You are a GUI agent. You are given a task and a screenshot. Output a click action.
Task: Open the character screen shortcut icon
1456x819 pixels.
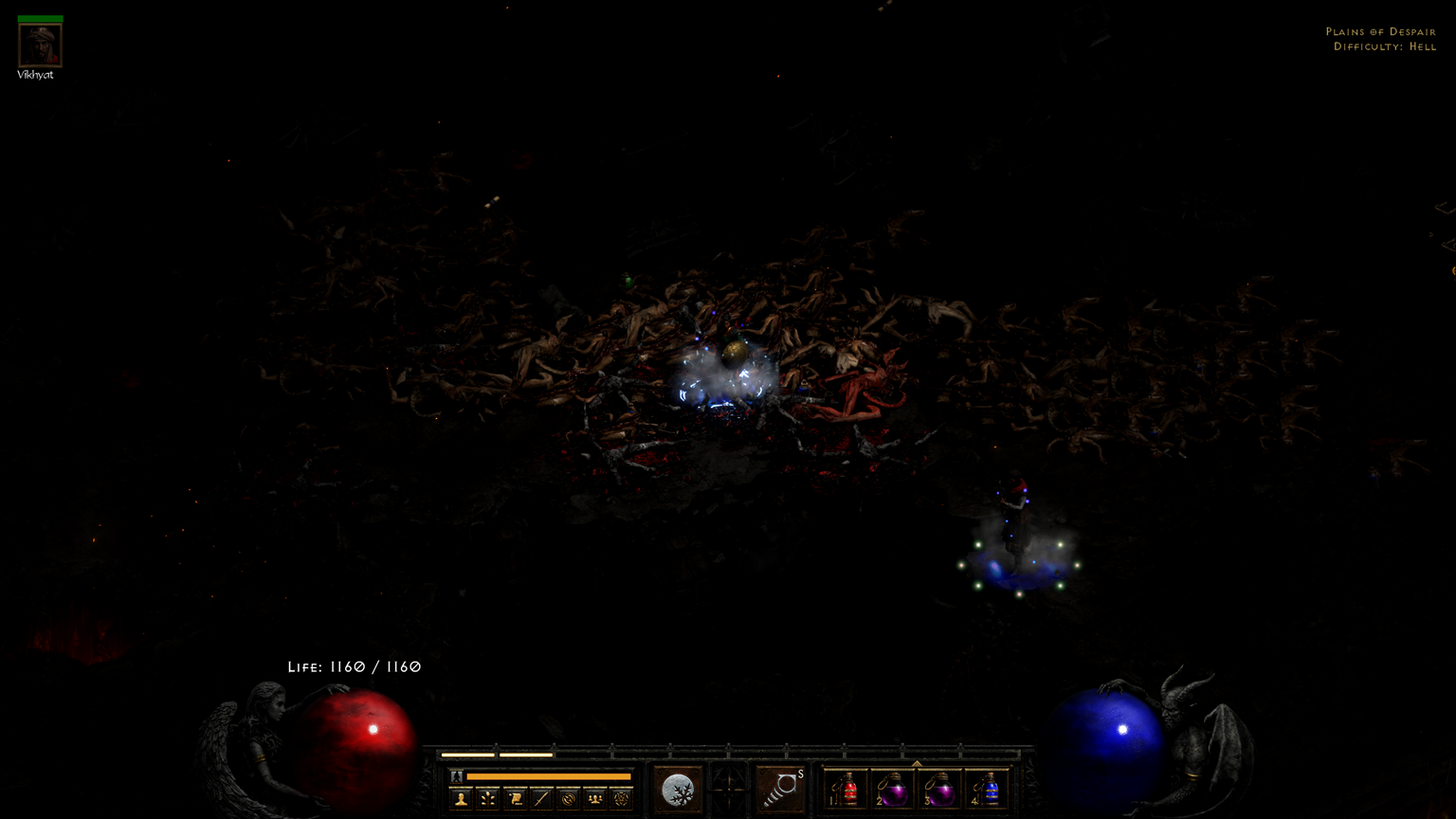[x=460, y=796]
